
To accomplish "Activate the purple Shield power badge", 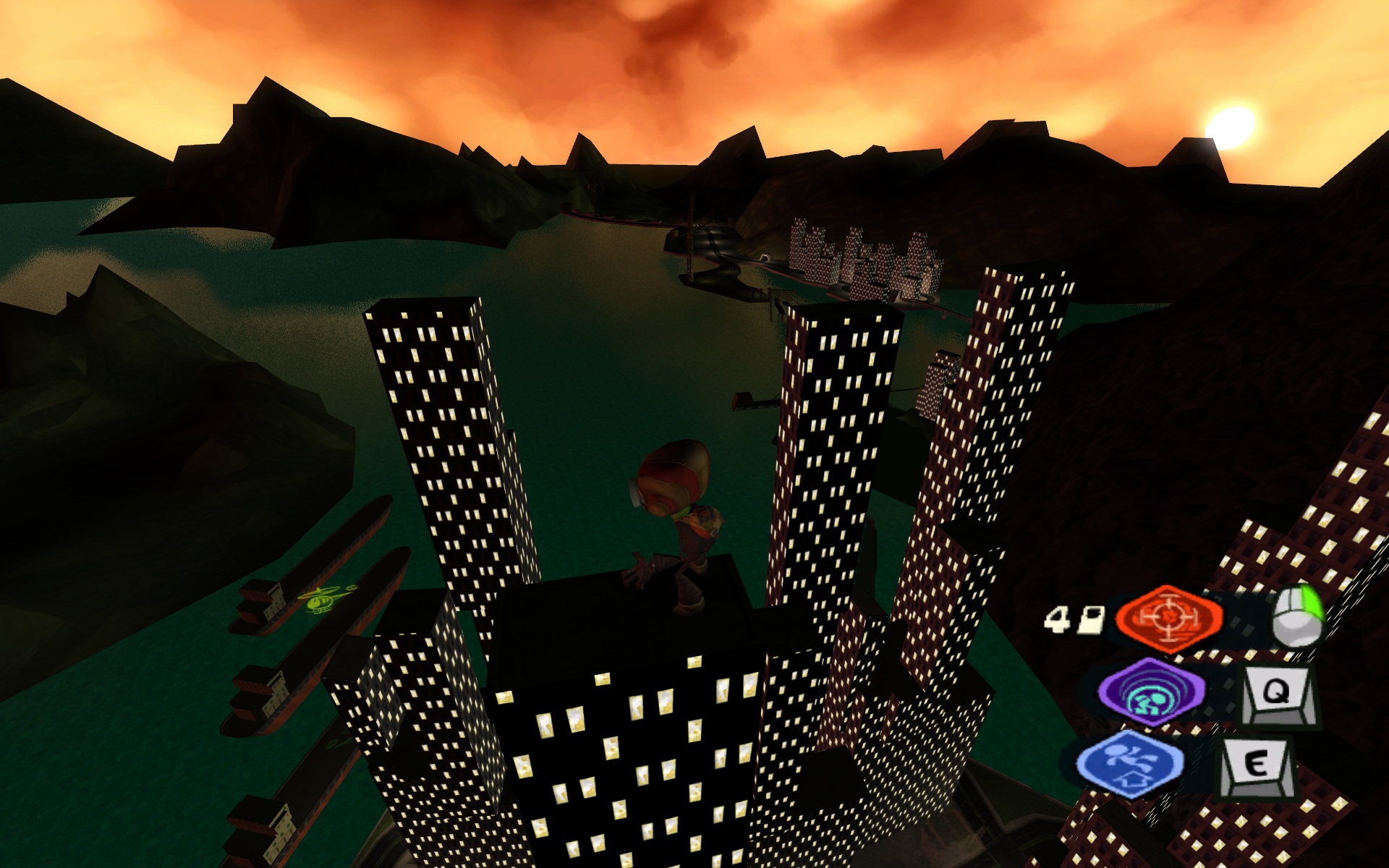I will (x=1152, y=692).
